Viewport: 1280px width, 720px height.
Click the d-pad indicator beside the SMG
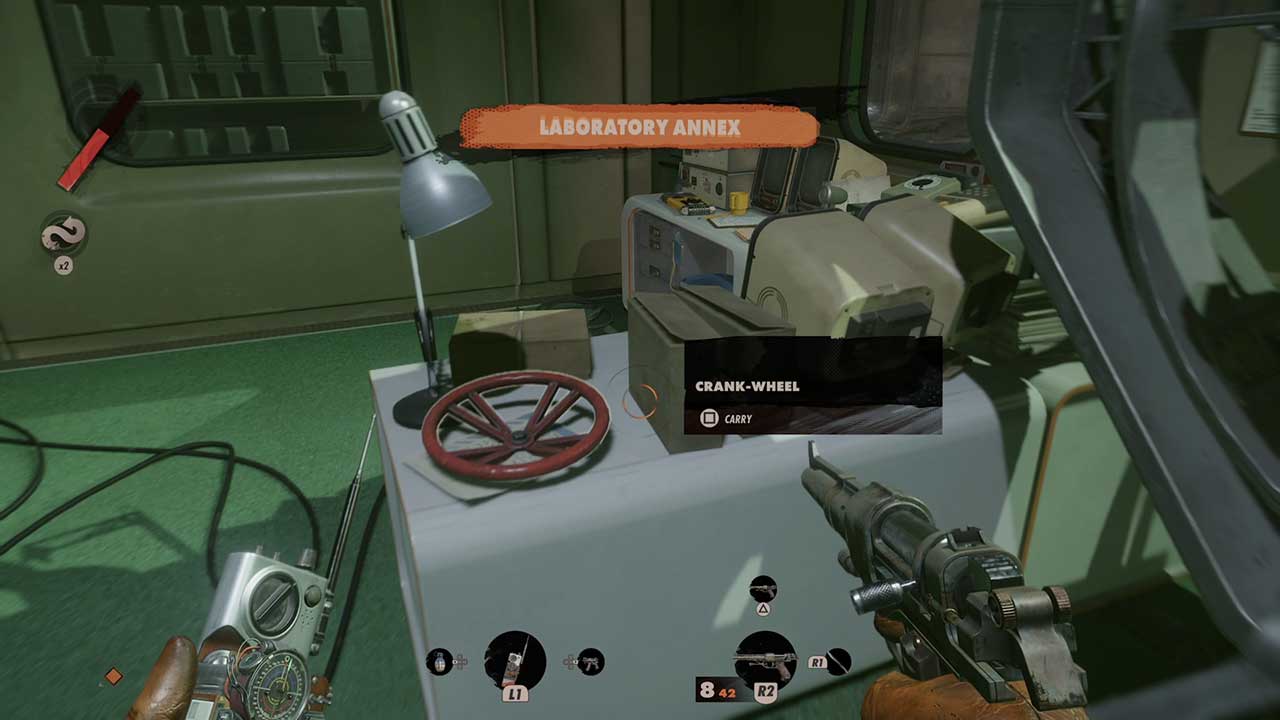pyautogui.click(x=569, y=661)
